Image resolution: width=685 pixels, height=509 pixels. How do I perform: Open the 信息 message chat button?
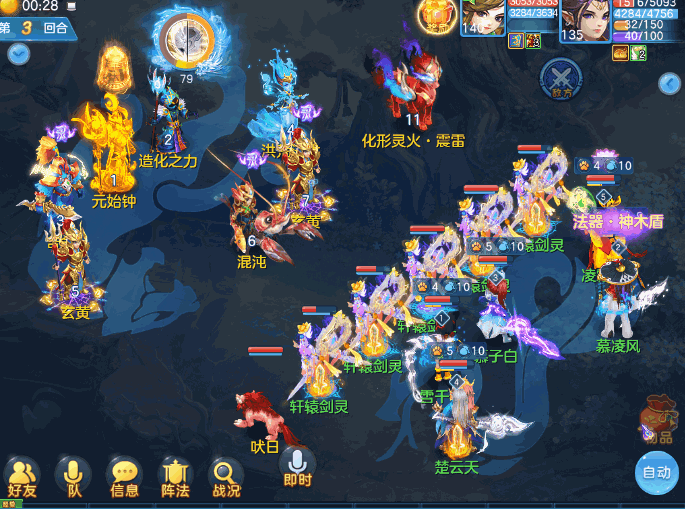(x=124, y=476)
